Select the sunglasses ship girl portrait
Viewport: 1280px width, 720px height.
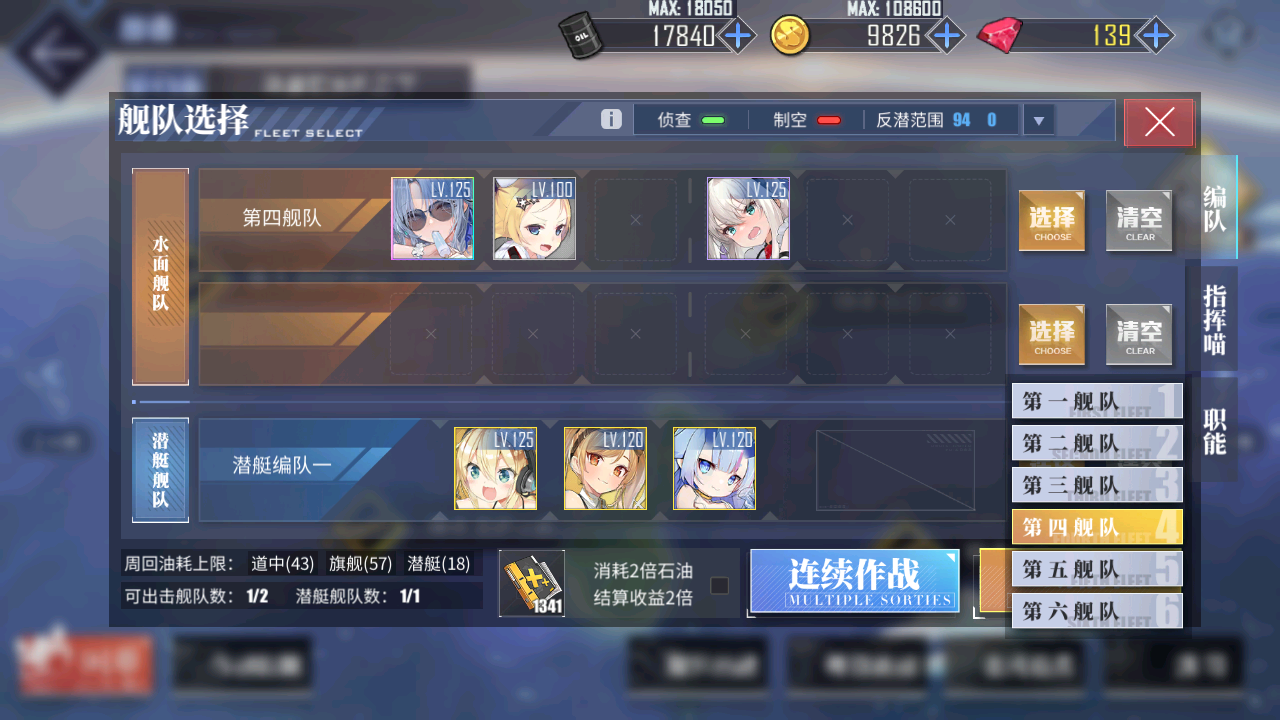(x=432, y=219)
